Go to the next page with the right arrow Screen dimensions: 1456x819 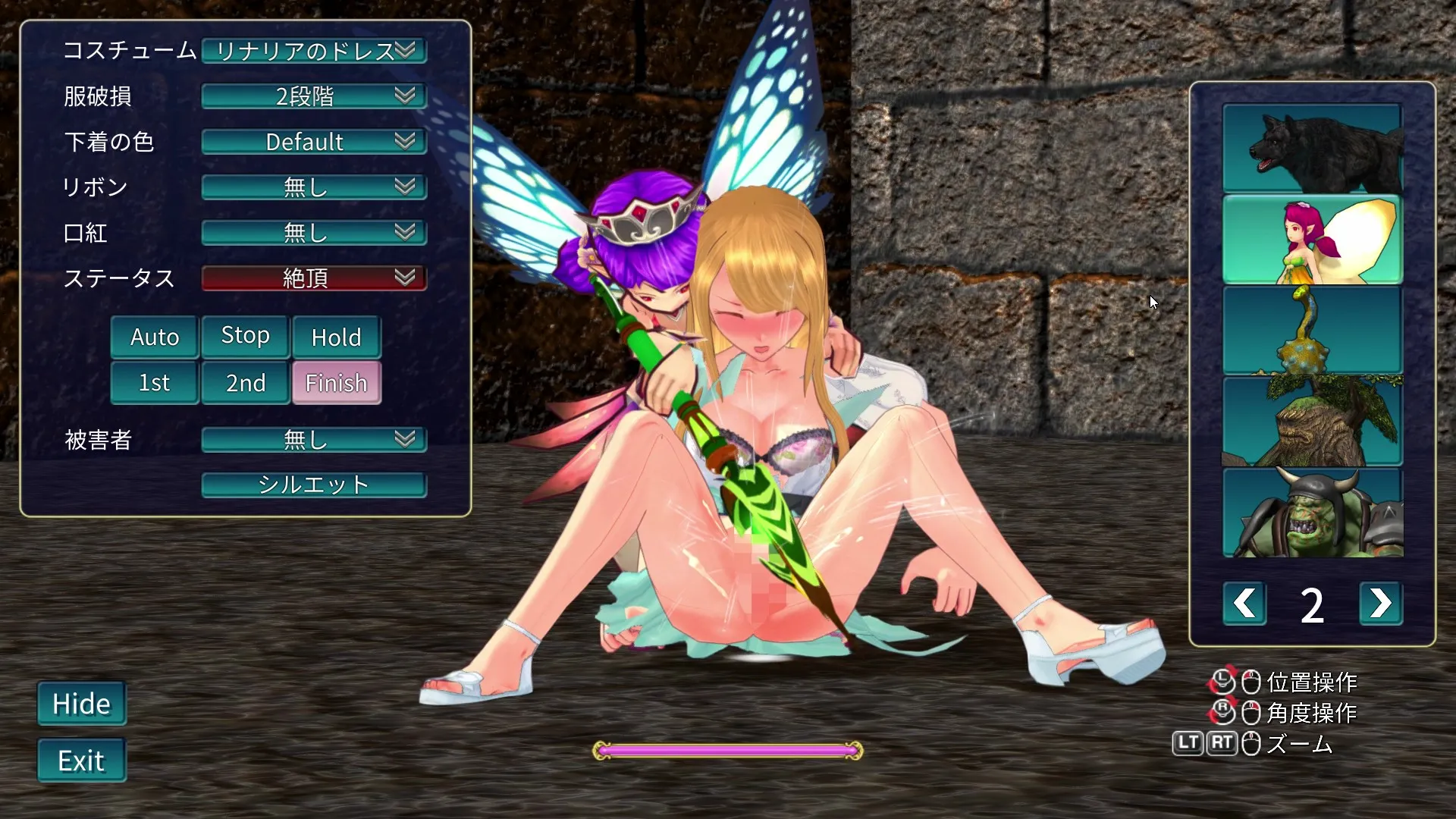[1380, 604]
